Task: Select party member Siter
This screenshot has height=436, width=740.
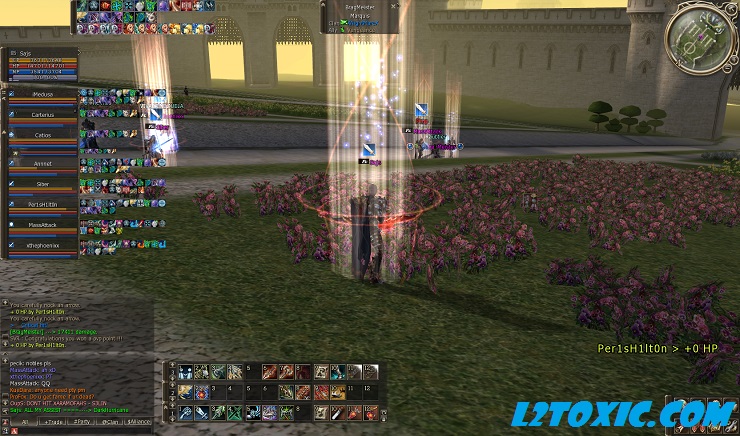Action: tap(42, 184)
